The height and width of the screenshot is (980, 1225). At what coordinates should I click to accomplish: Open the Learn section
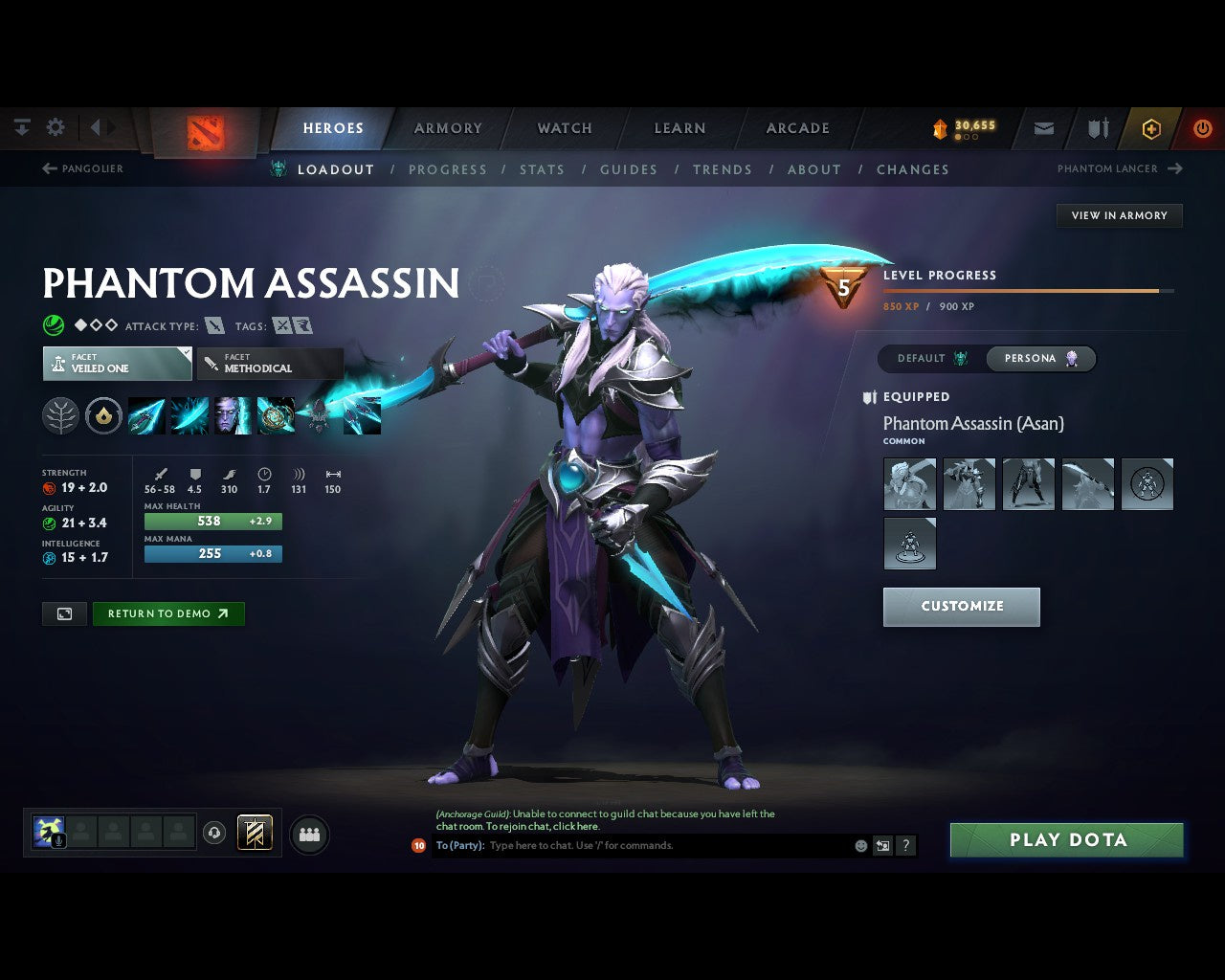pos(679,128)
